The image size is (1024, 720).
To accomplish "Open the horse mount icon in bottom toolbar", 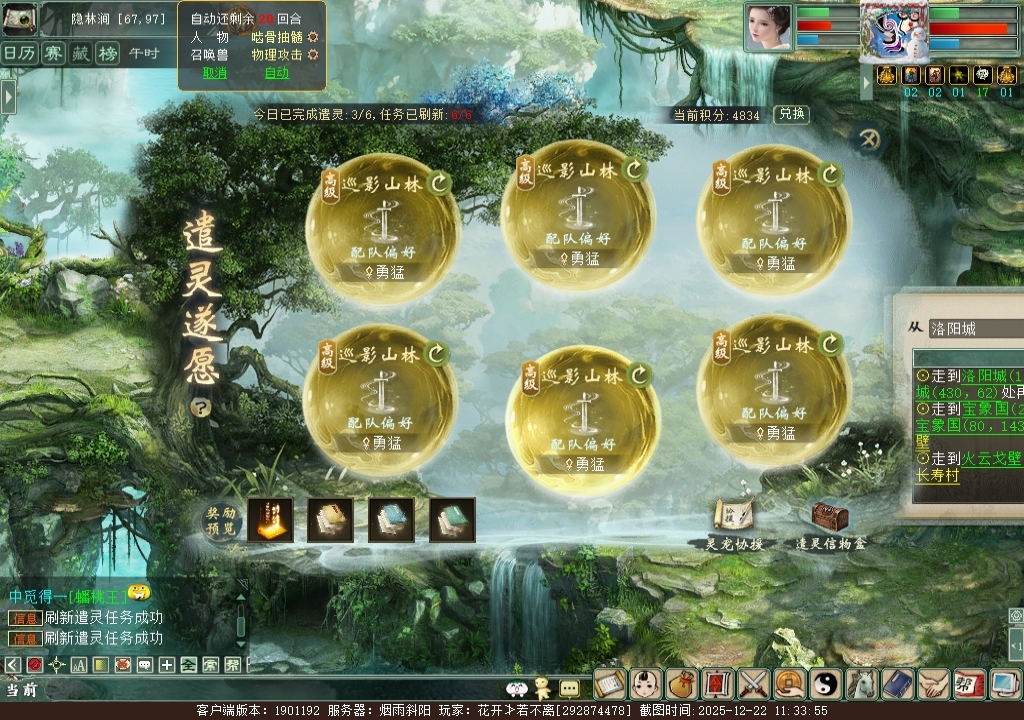I will [x=862, y=684].
